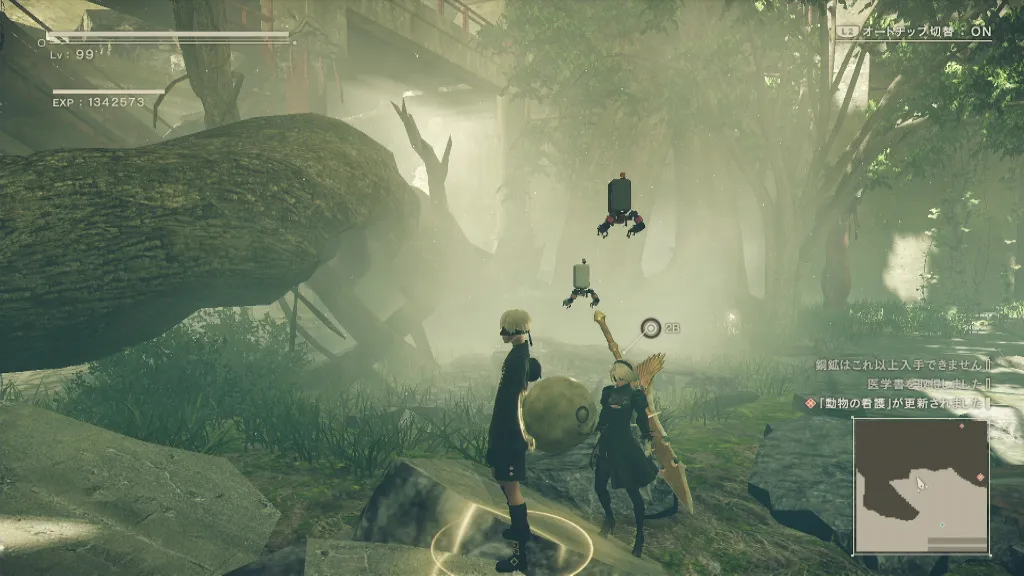Screen dimensions: 1024x576
Task: Open the minimap in the corner
Action: [x=920, y=485]
